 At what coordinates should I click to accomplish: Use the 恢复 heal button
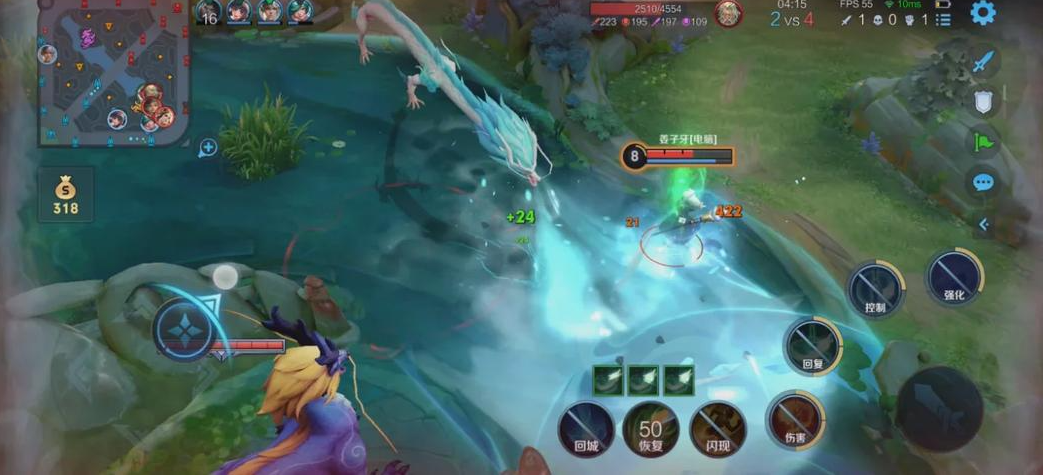651,430
